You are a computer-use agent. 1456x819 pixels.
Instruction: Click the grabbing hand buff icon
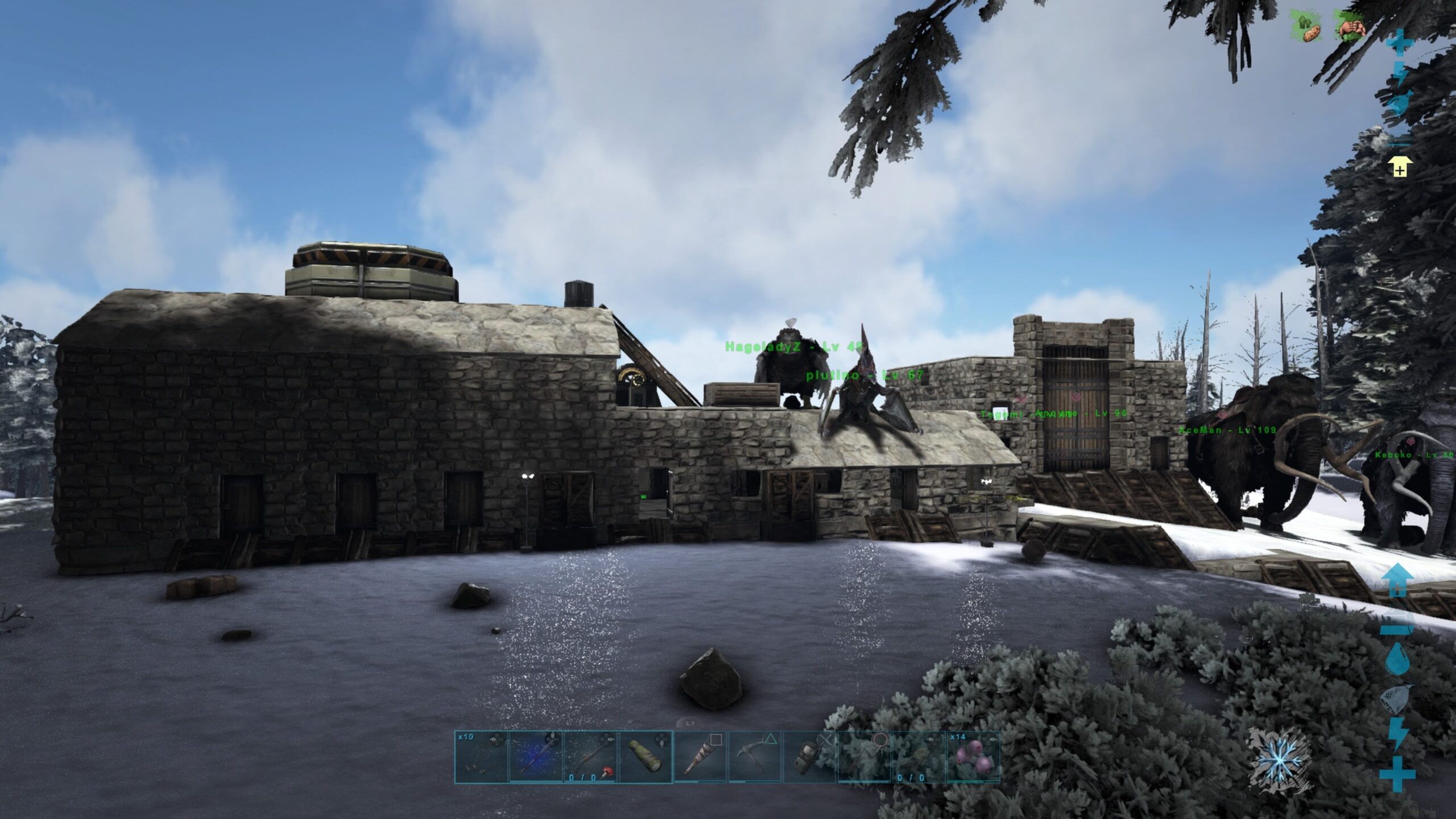click(x=1350, y=27)
